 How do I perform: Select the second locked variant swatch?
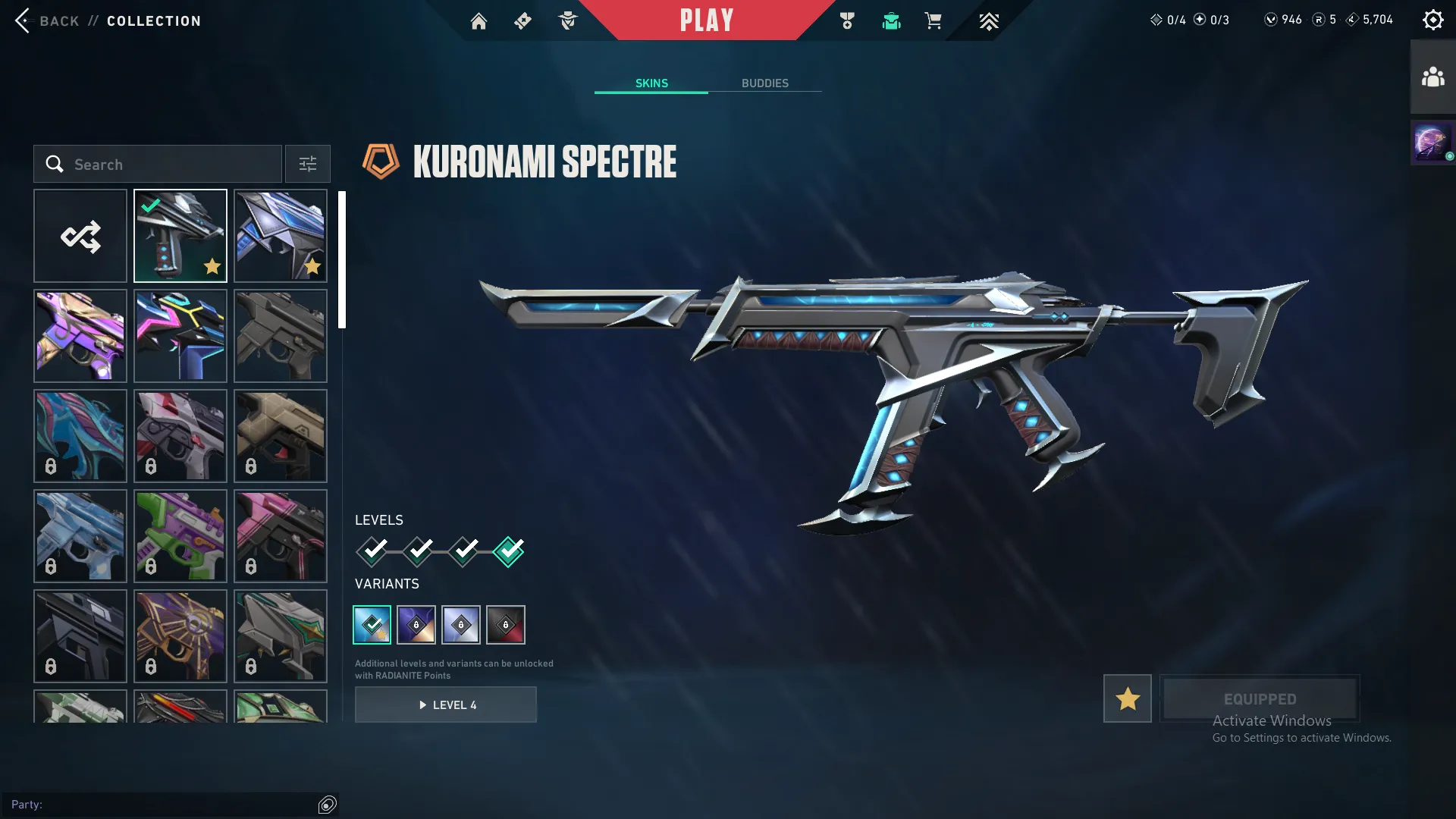click(461, 624)
